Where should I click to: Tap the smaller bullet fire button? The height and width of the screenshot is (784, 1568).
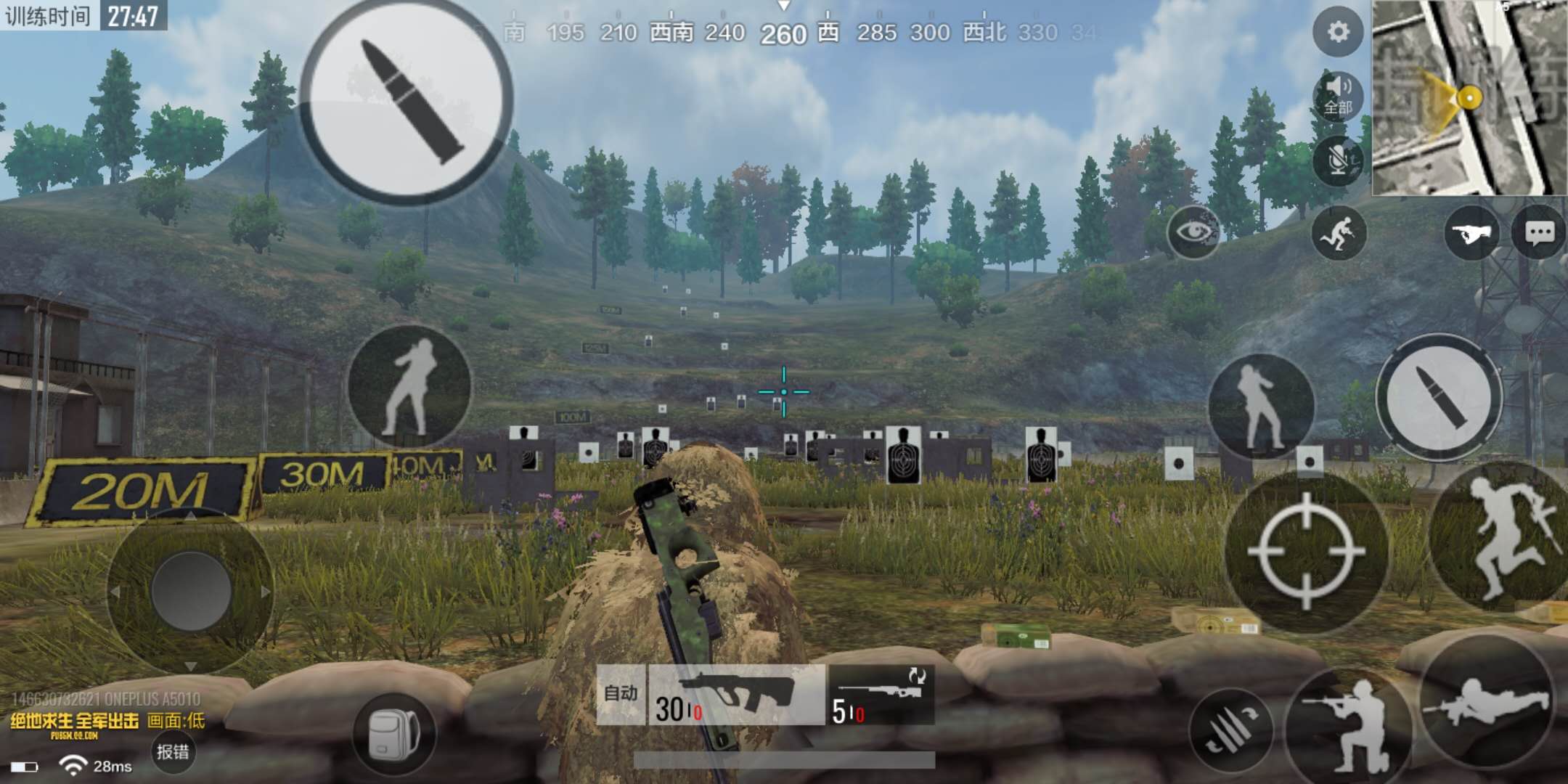1439,396
